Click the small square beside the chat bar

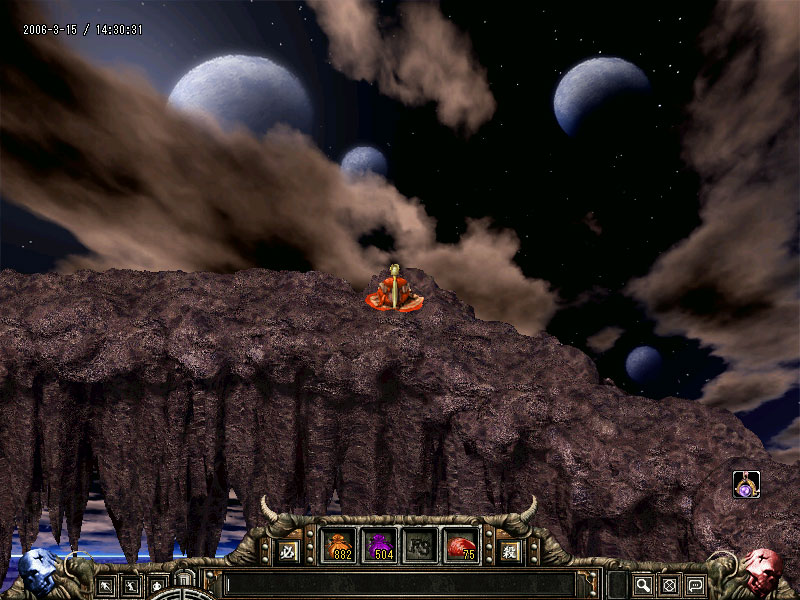click(x=618, y=585)
